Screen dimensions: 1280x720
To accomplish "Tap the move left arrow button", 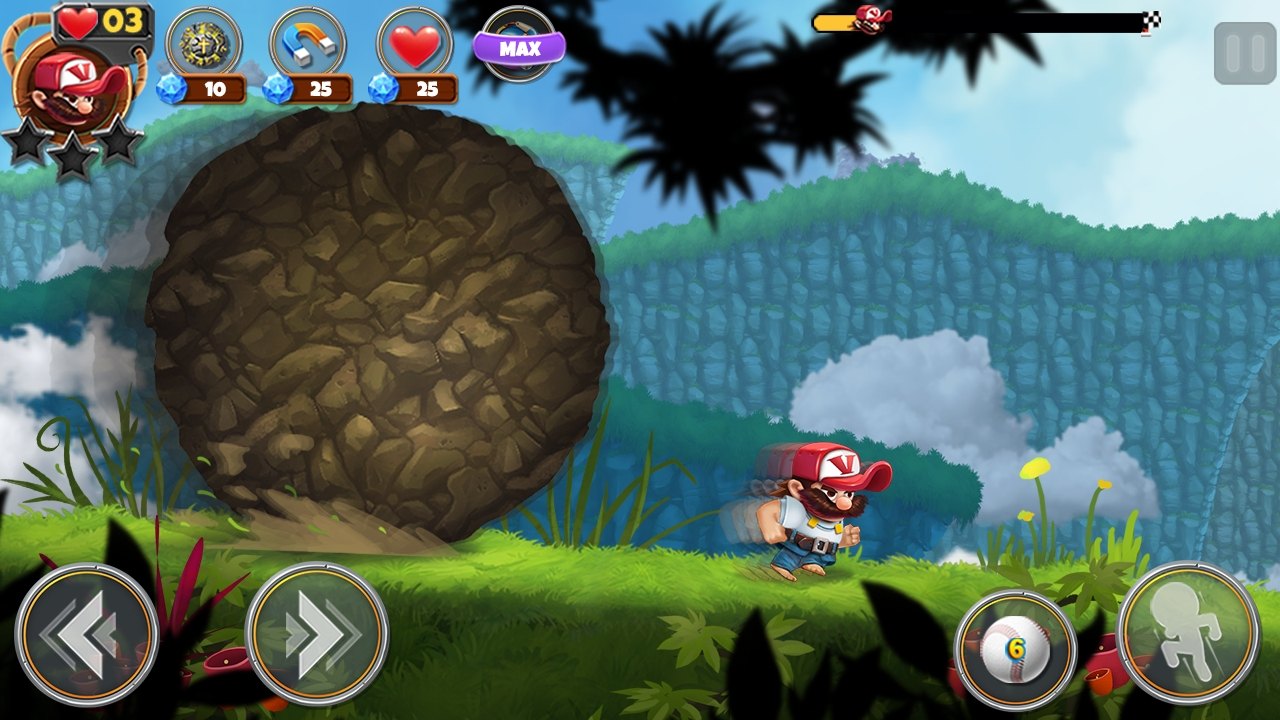I will coord(87,634).
